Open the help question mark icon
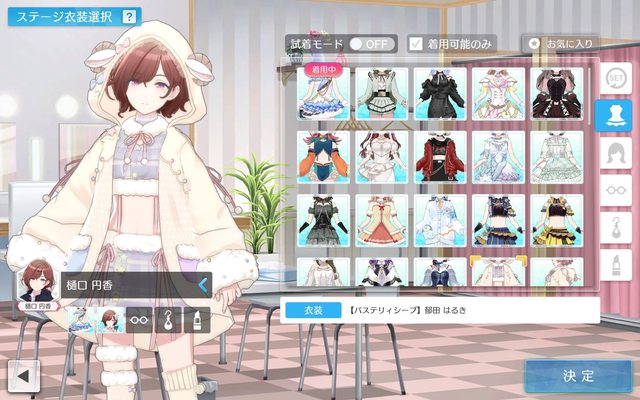Image resolution: width=640 pixels, height=400 pixels. coord(129,16)
